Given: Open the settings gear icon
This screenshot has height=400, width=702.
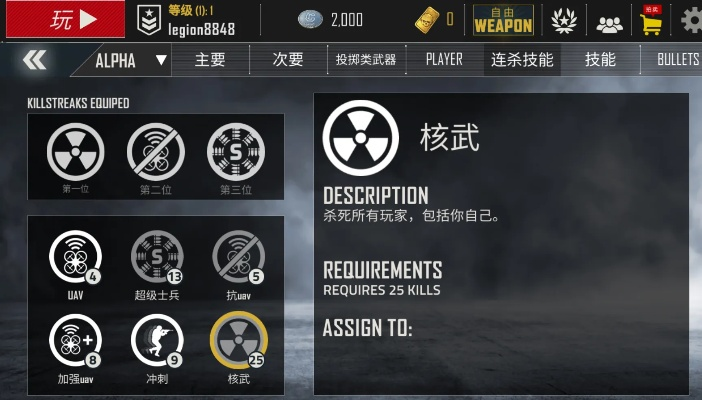Looking at the screenshot, I should (x=690, y=19).
